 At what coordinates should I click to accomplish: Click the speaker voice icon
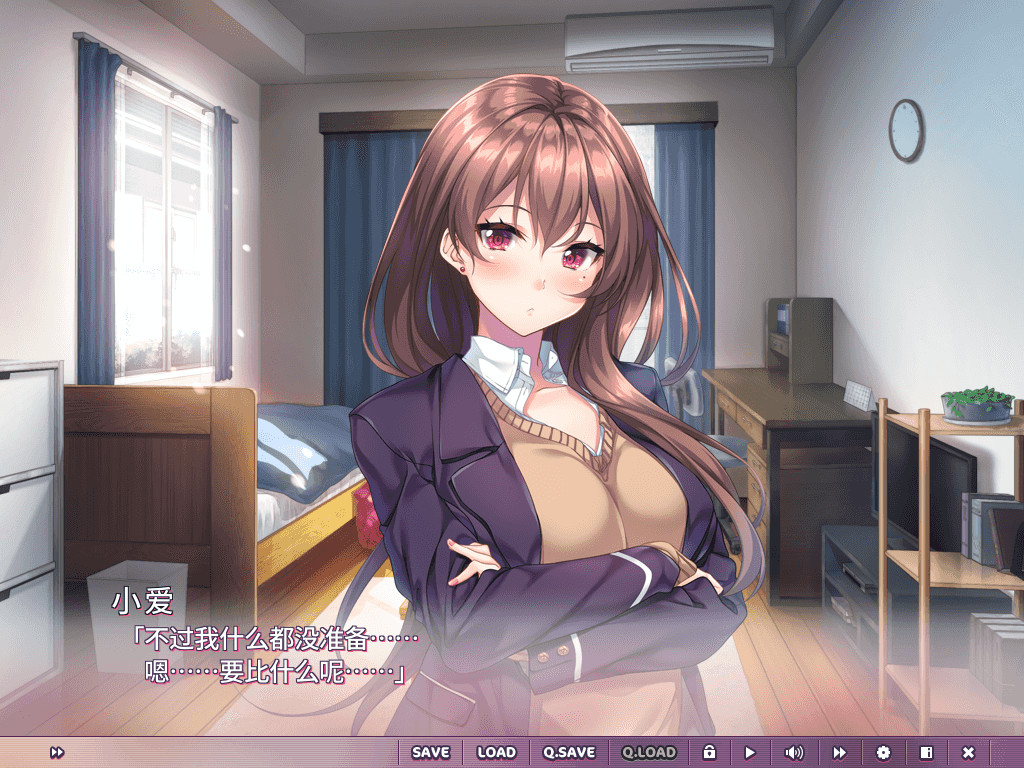(x=794, y=752)
